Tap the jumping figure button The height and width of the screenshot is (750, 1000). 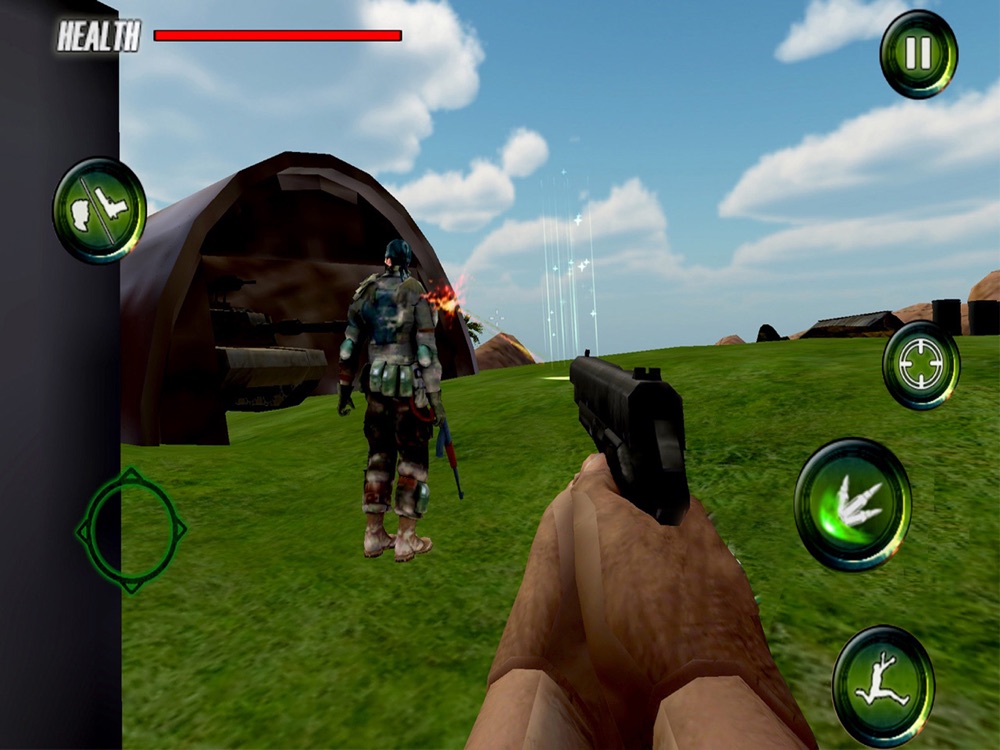click(x=883, y=686)
